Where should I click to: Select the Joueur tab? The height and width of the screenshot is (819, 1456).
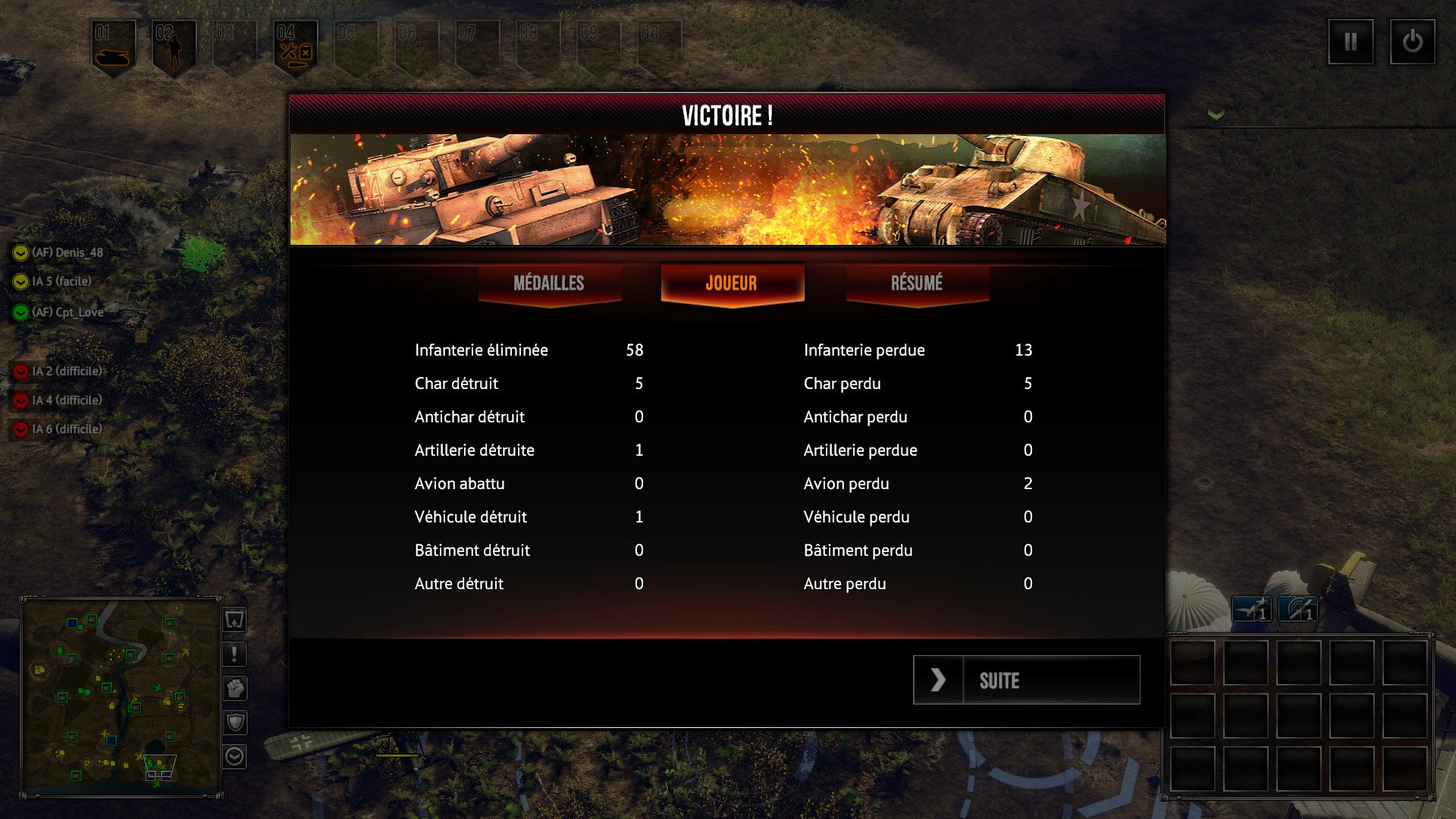732,284
